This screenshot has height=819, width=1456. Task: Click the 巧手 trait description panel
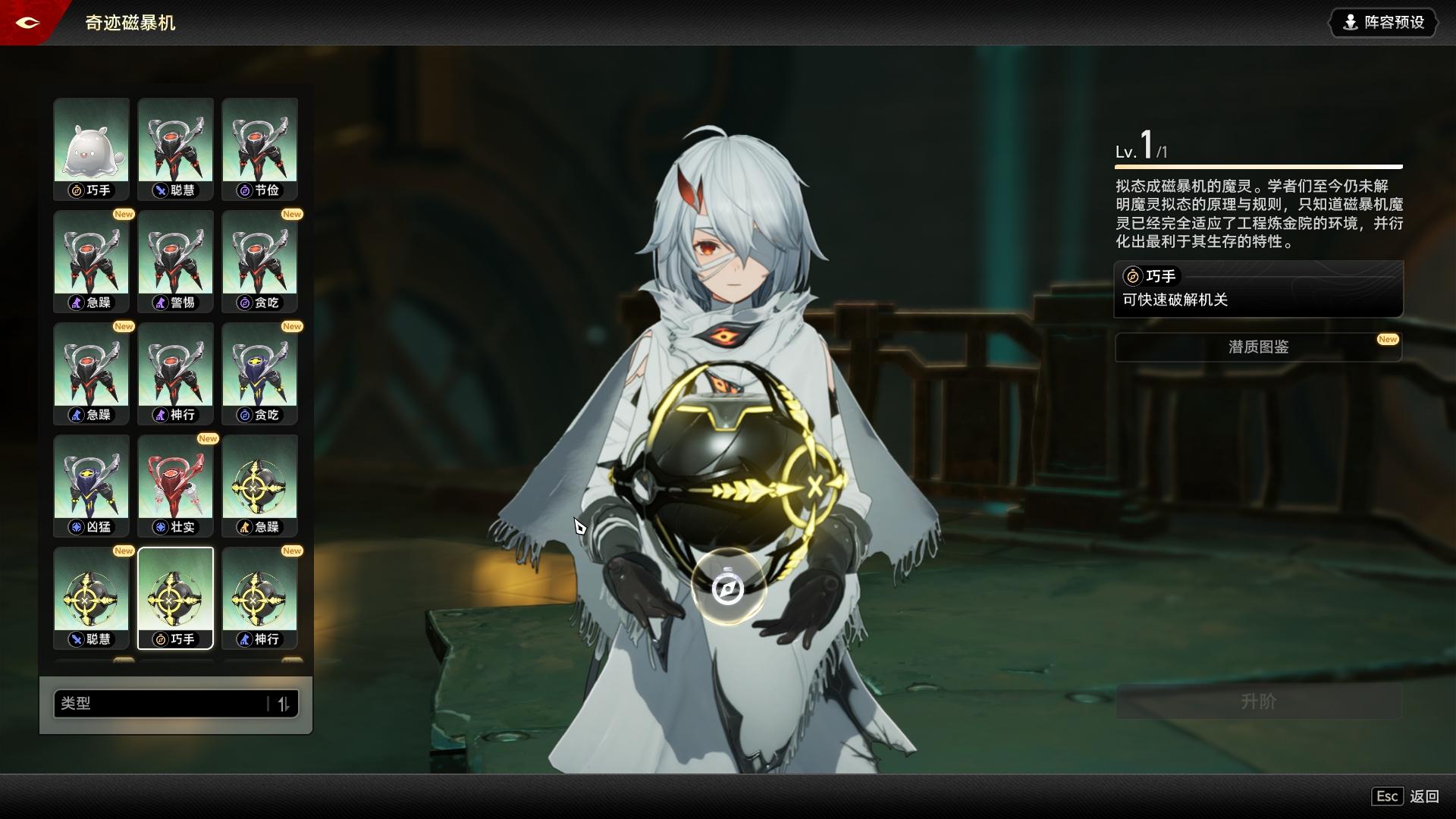1258,289
